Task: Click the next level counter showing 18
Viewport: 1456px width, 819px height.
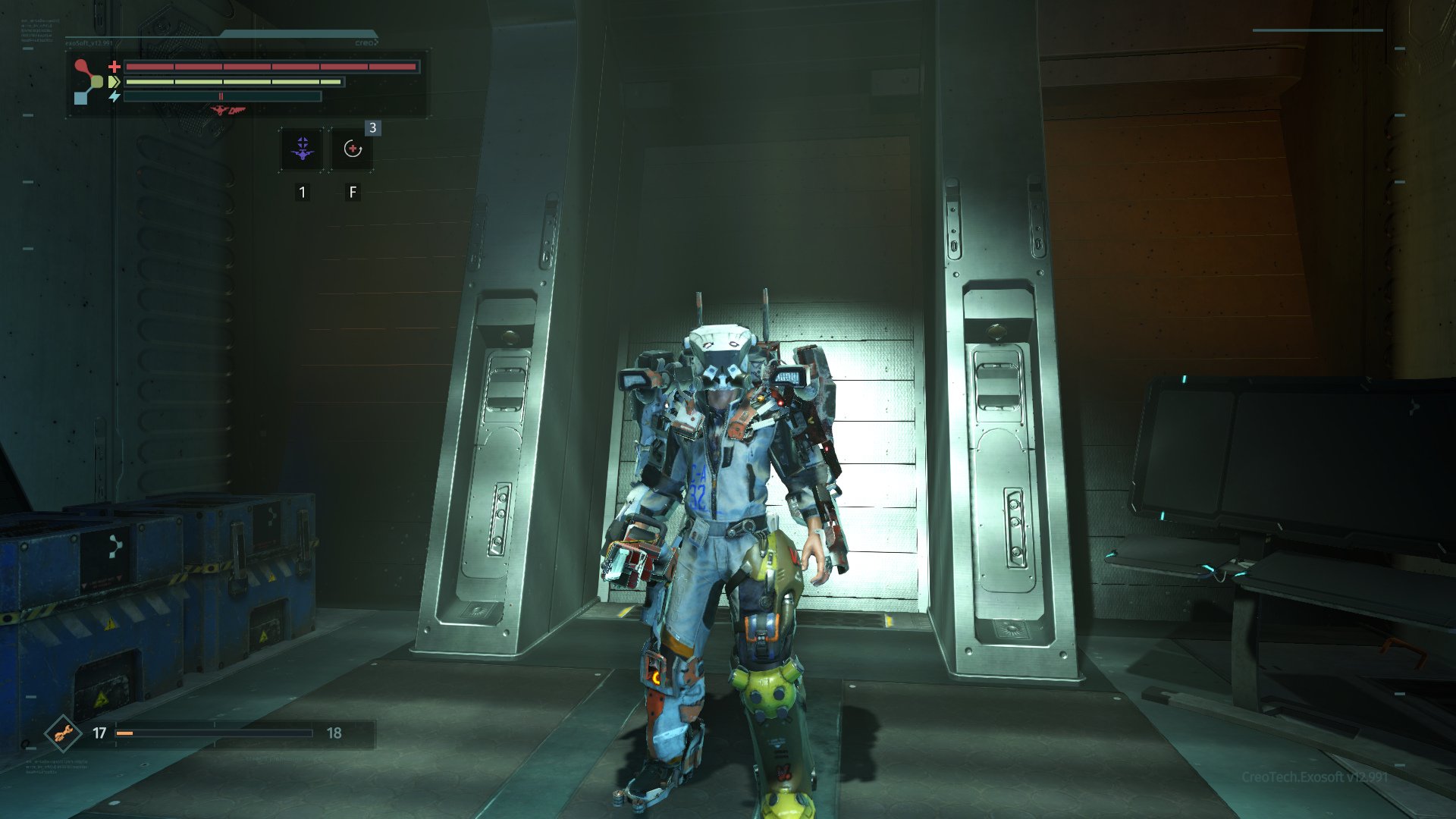Action: tap(334, 733)
